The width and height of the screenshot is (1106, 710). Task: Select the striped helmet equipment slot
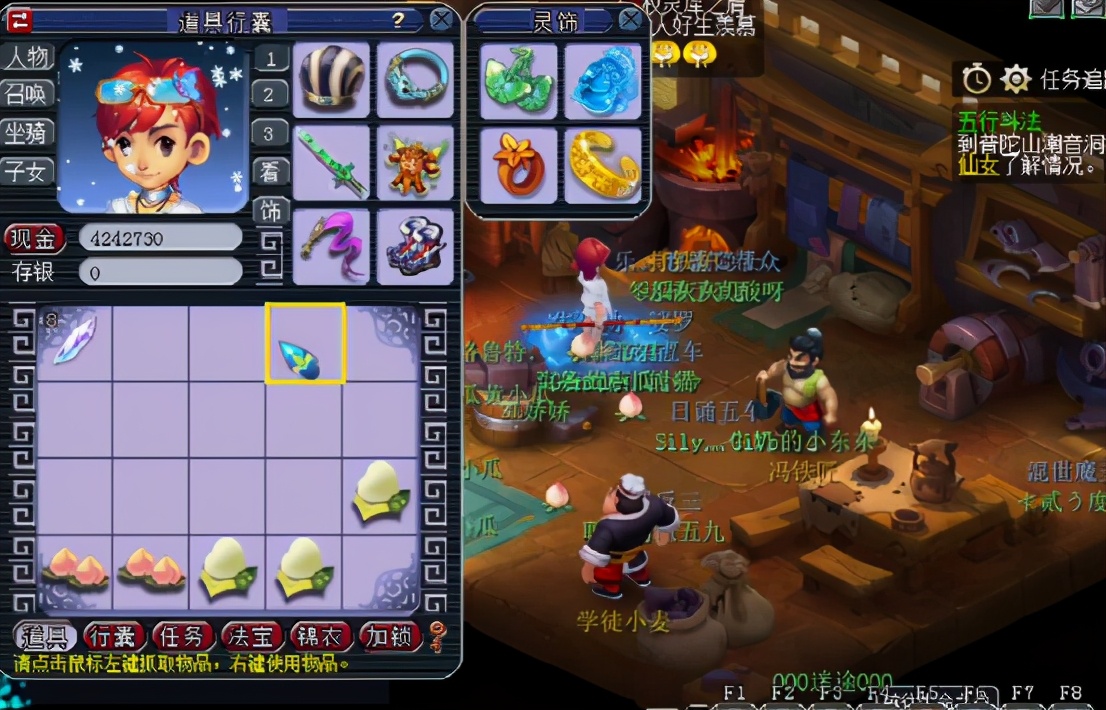pyautogui.click(x=331, y=80)
